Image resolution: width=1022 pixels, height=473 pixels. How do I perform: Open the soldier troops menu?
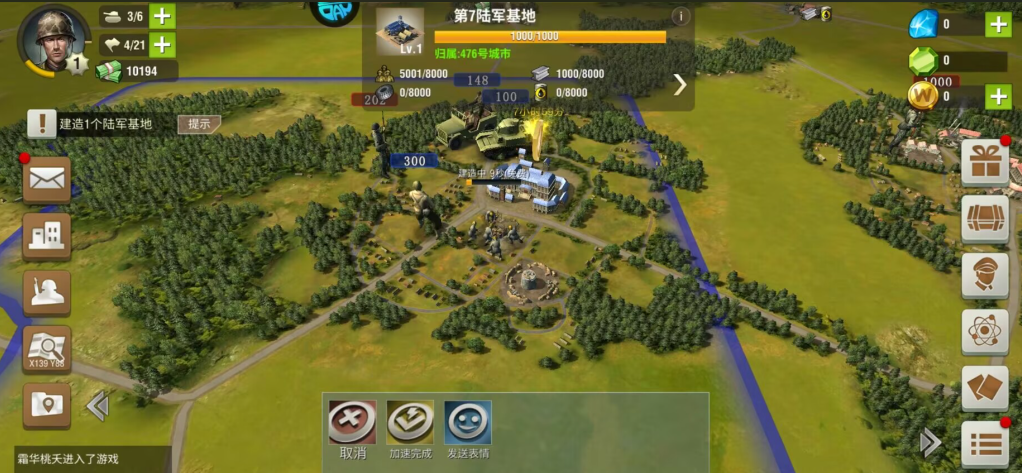pos(47,292)
